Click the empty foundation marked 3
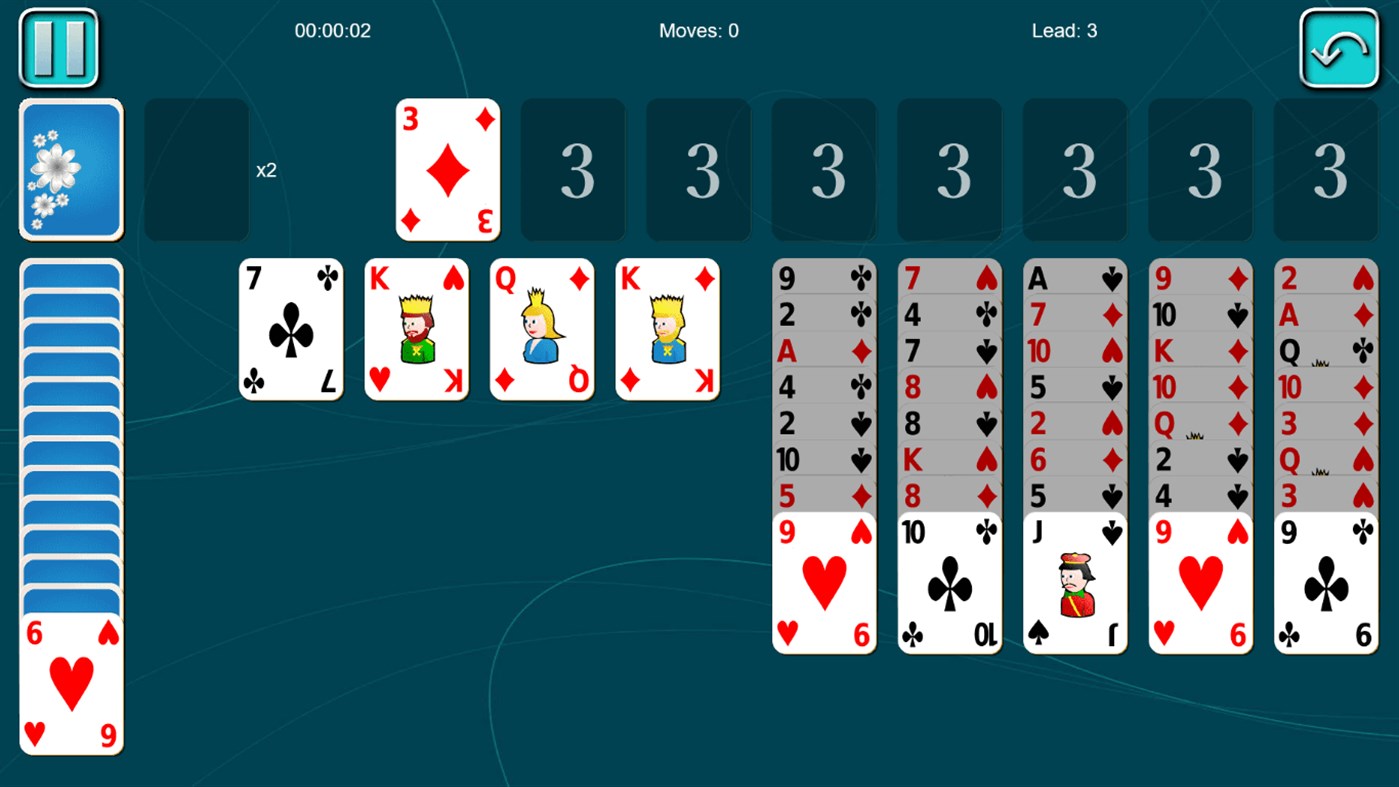The width and height of the screenshot is (1399, 787). [x=573, y=168]
